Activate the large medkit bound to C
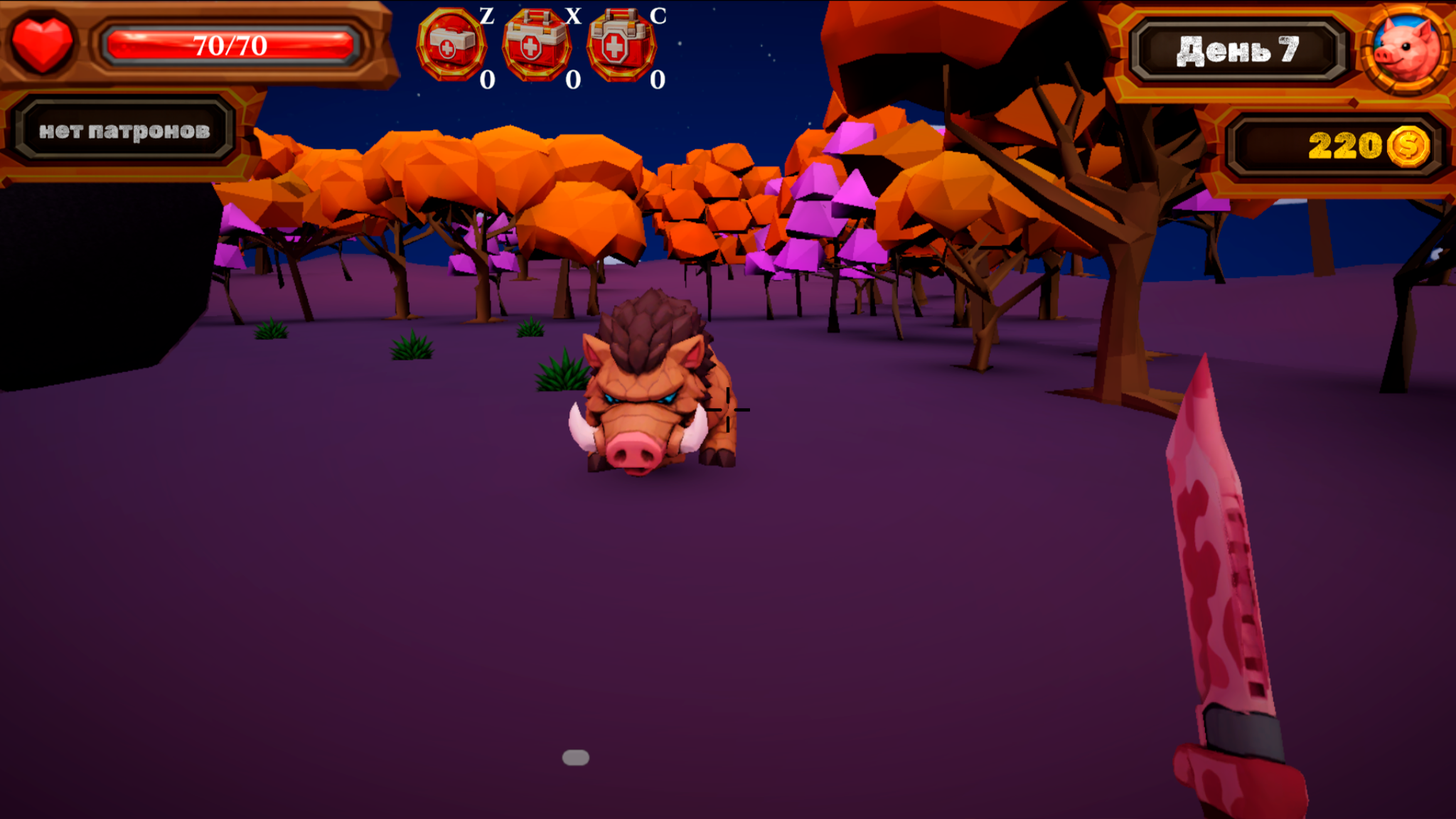Viewport: 1456px width, 819px height. coord(621,43)
